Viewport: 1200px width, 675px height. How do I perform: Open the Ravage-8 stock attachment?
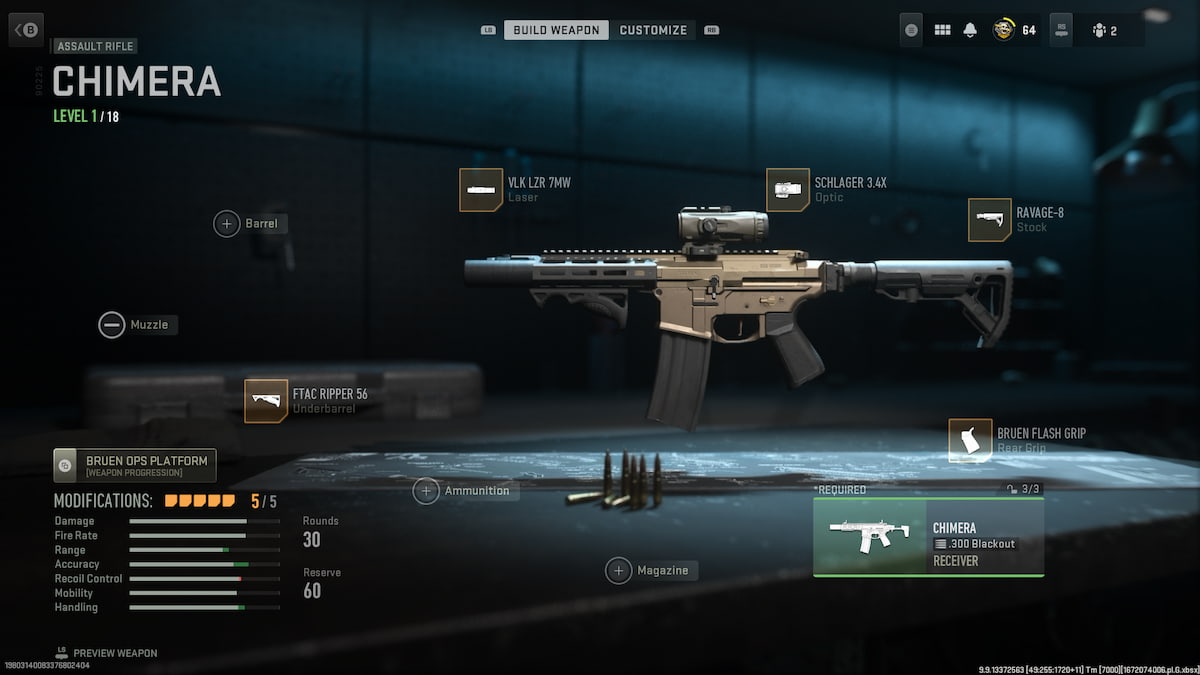[990, 220]
